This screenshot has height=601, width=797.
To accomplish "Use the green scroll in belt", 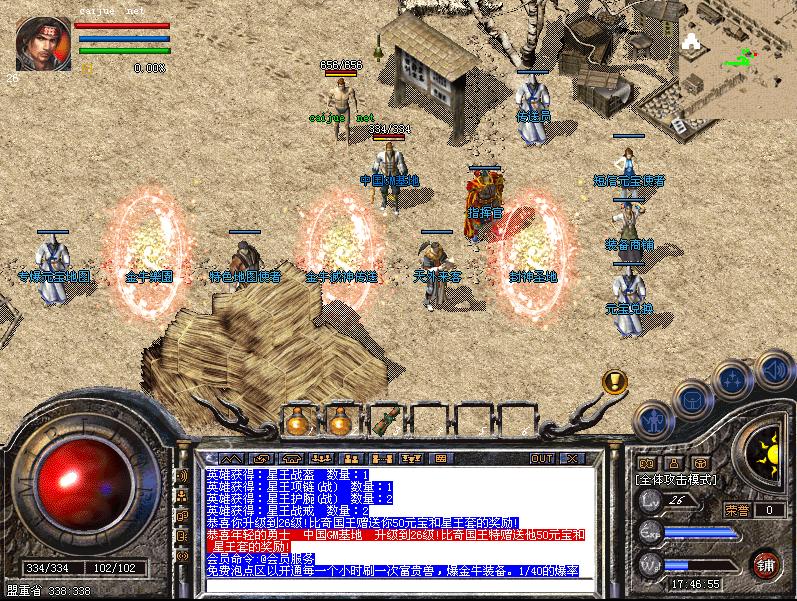I will tap(384, 421).
